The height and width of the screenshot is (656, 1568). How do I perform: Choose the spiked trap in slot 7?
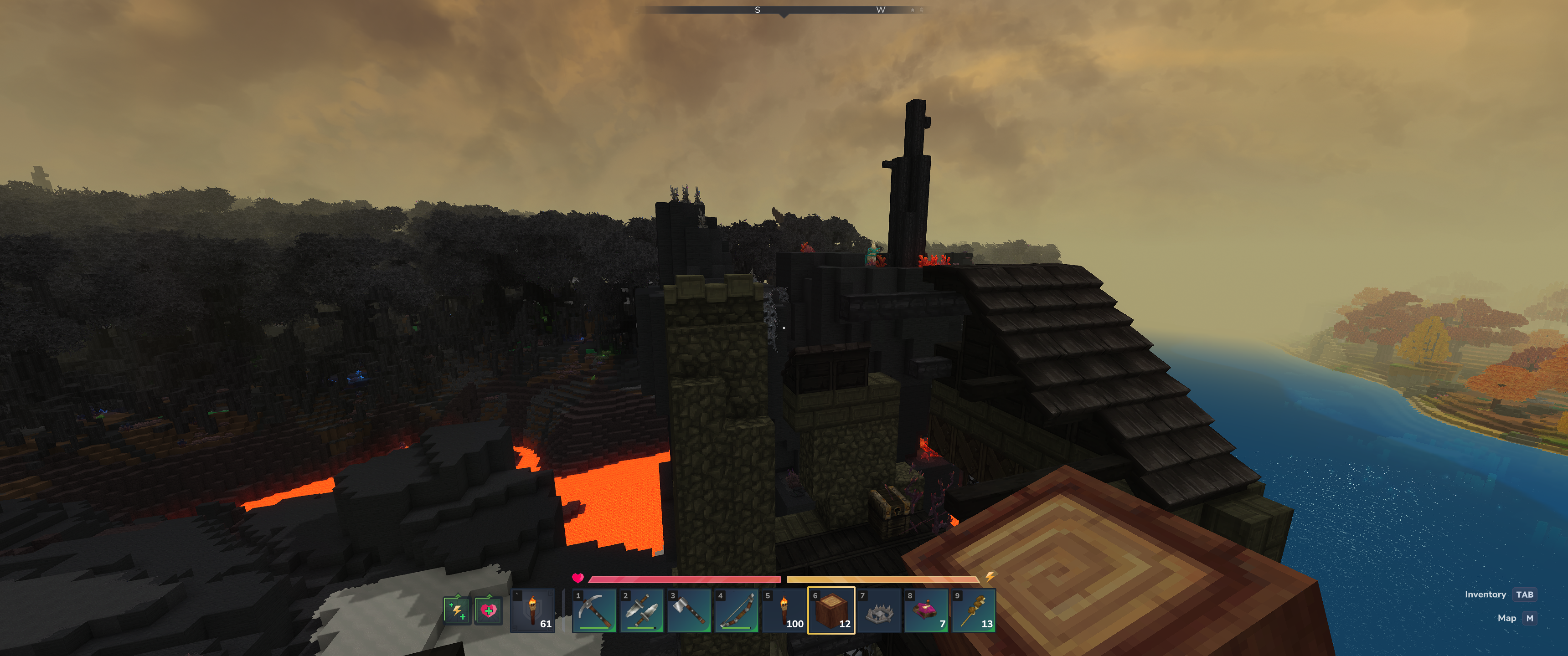[879, 610]
